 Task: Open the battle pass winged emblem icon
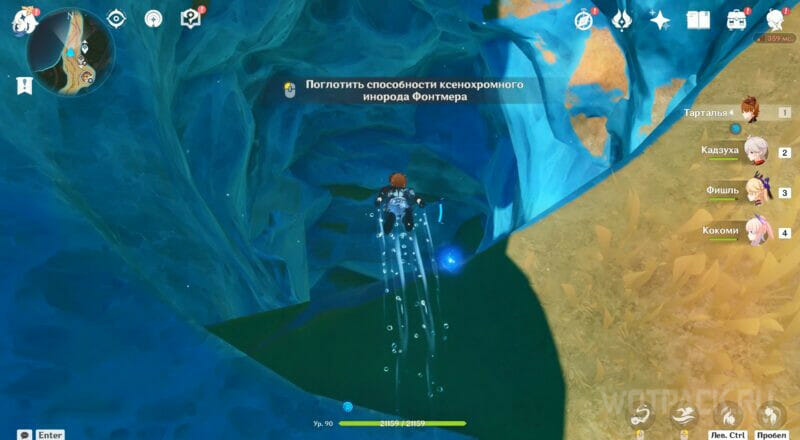tap(621, 20)
